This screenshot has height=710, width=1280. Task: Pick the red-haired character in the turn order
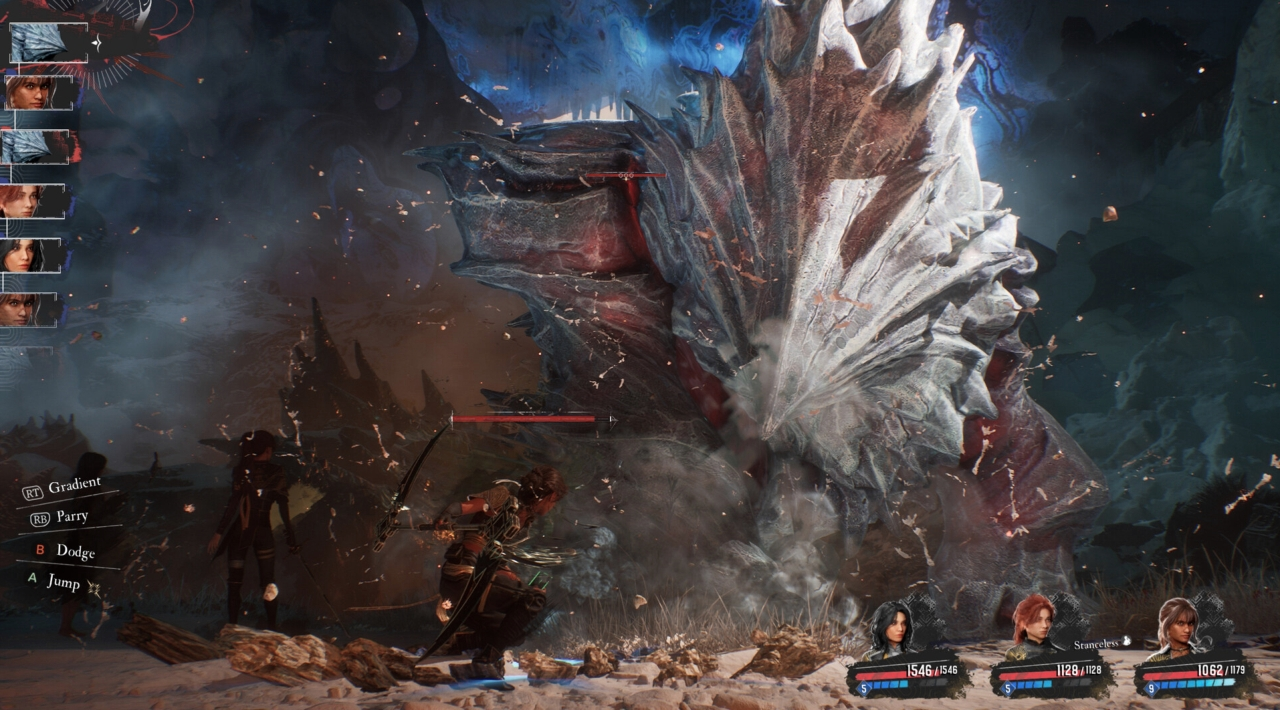23,201
